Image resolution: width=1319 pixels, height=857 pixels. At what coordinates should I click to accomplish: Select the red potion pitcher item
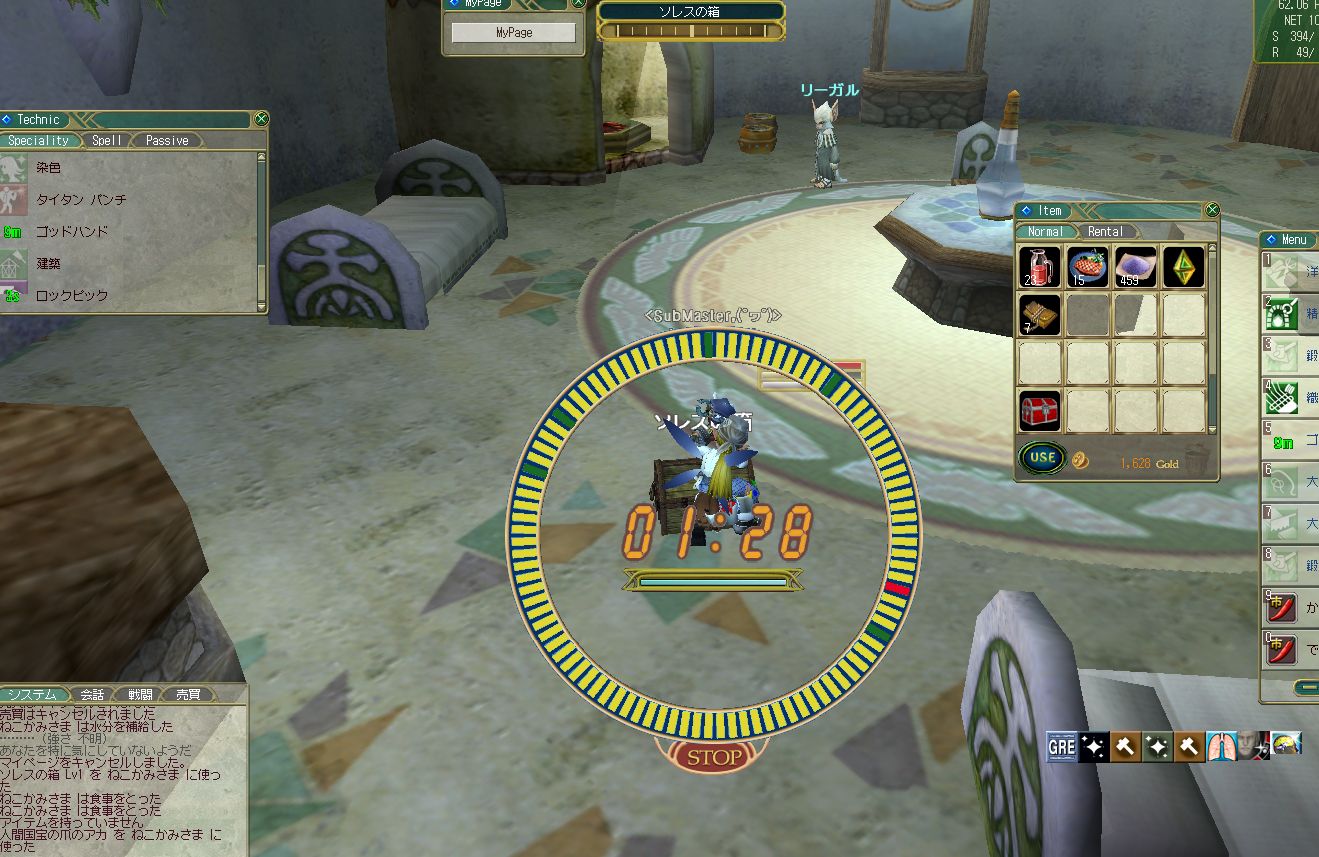1040,267
